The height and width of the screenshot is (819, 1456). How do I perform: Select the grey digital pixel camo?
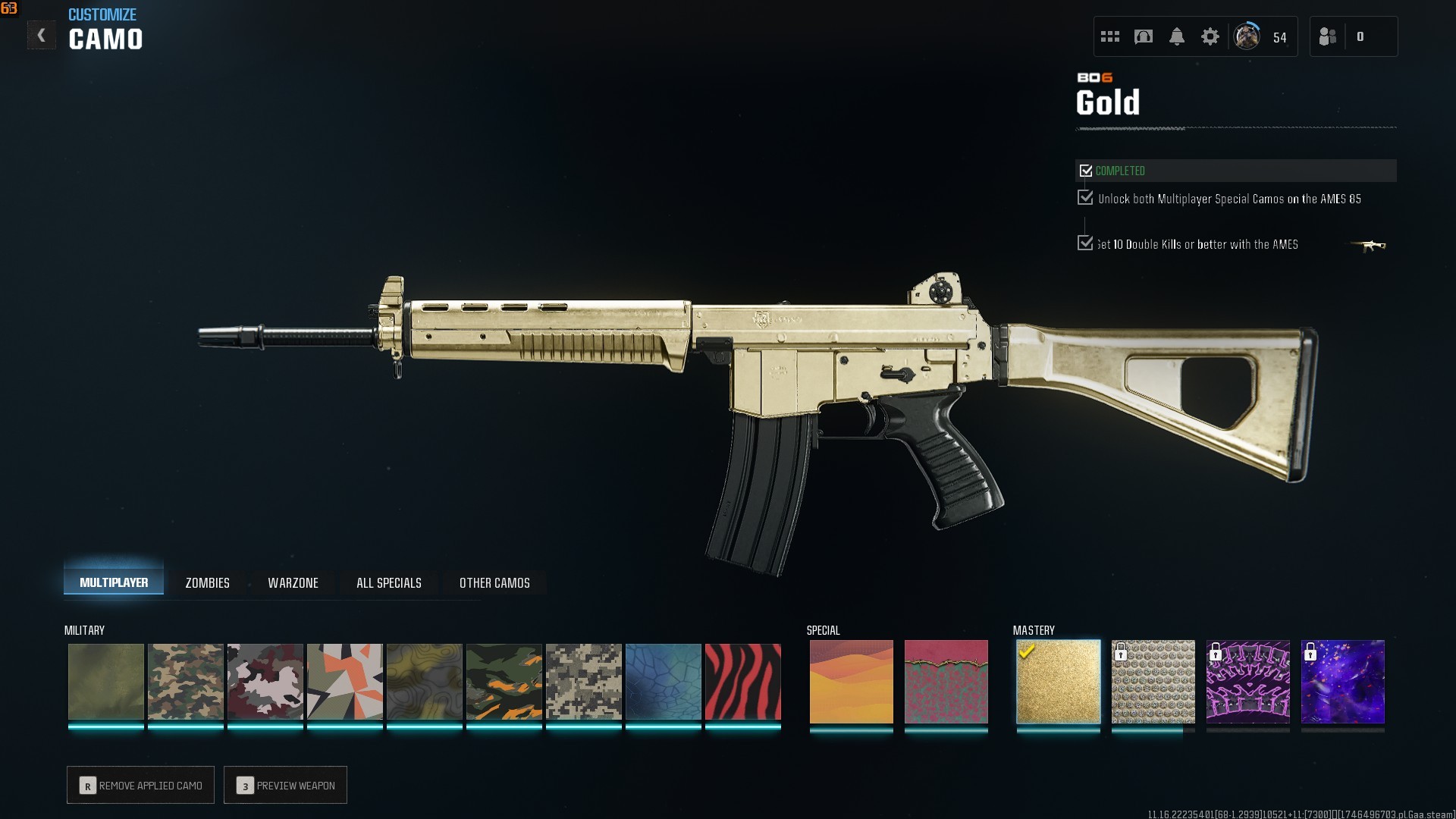[583, 682]
